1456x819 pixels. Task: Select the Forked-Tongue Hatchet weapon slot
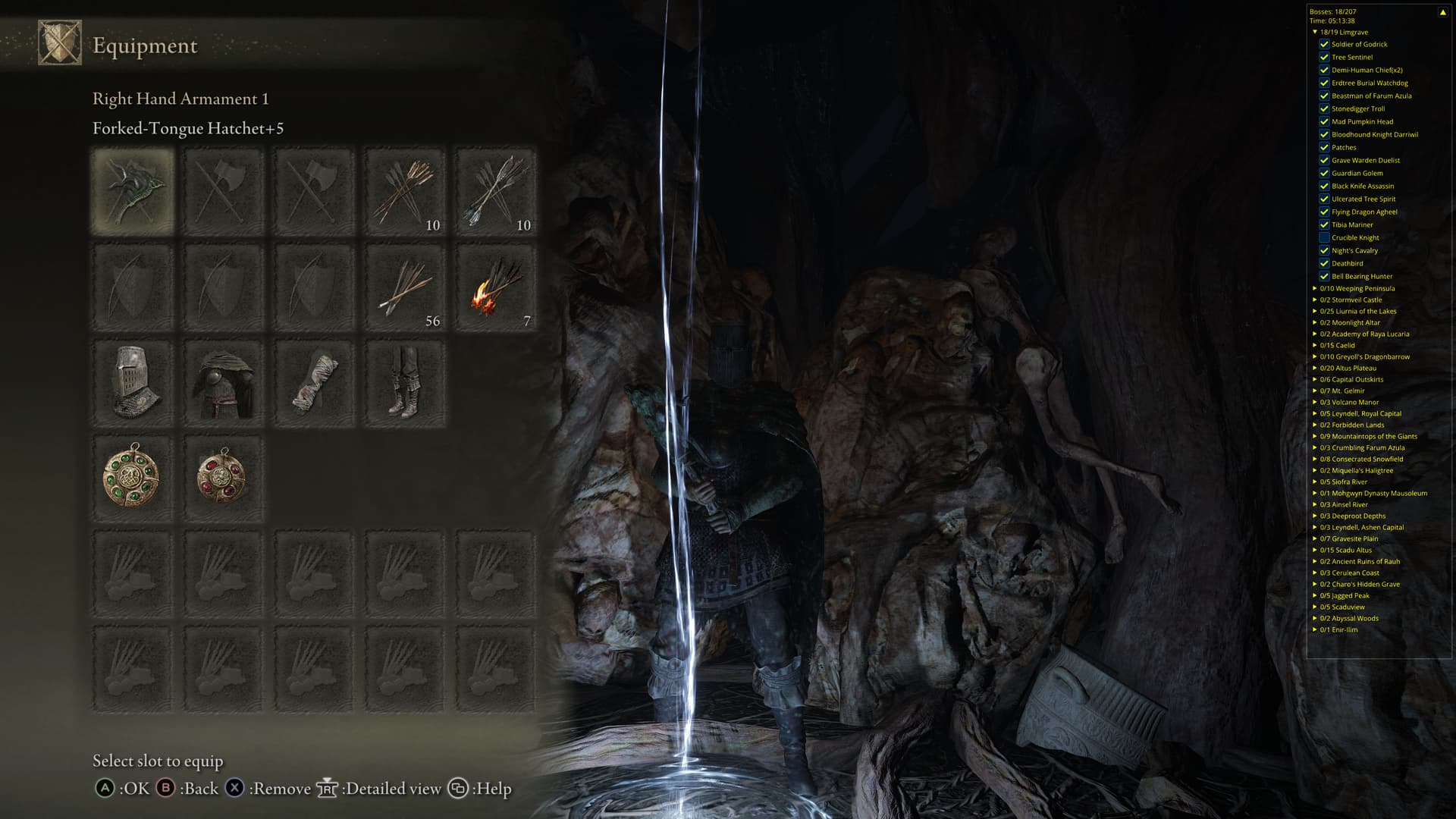click(x=133, y=190)
